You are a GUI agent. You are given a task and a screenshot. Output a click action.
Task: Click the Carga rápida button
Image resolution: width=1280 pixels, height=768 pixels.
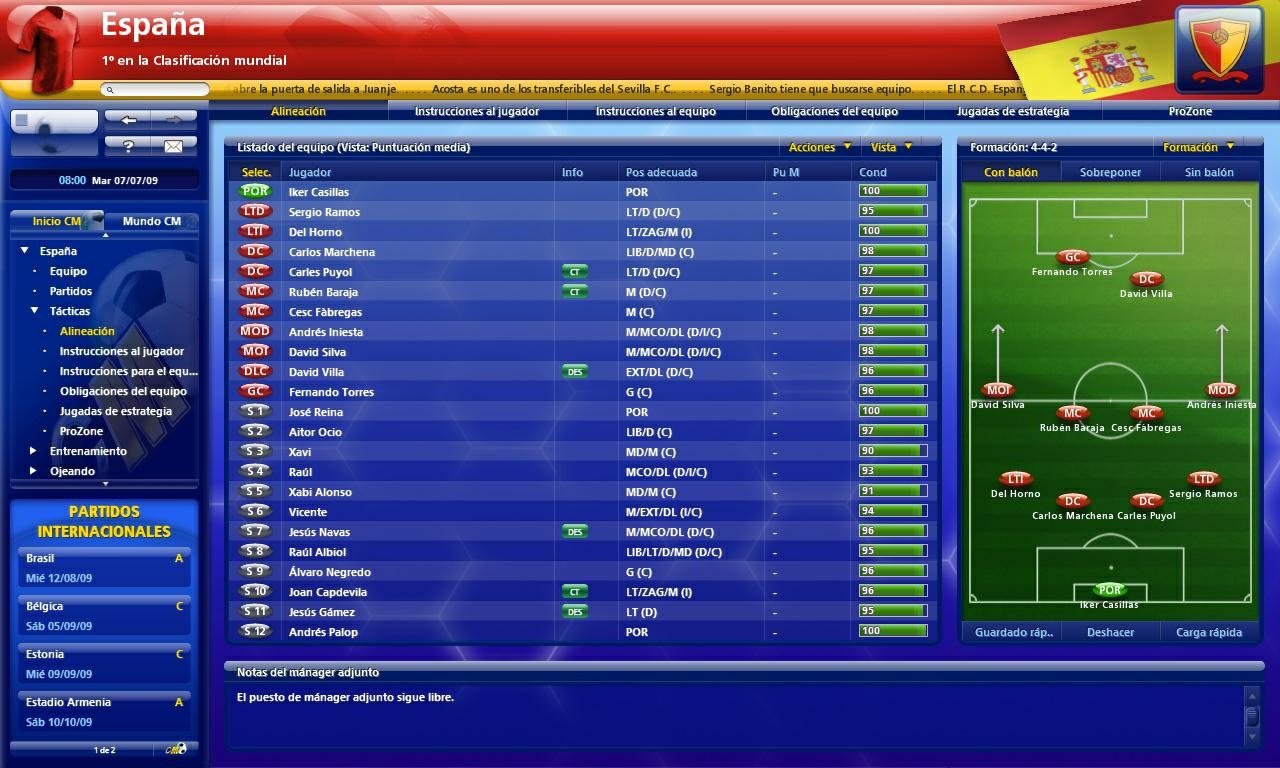(1210, 632)
